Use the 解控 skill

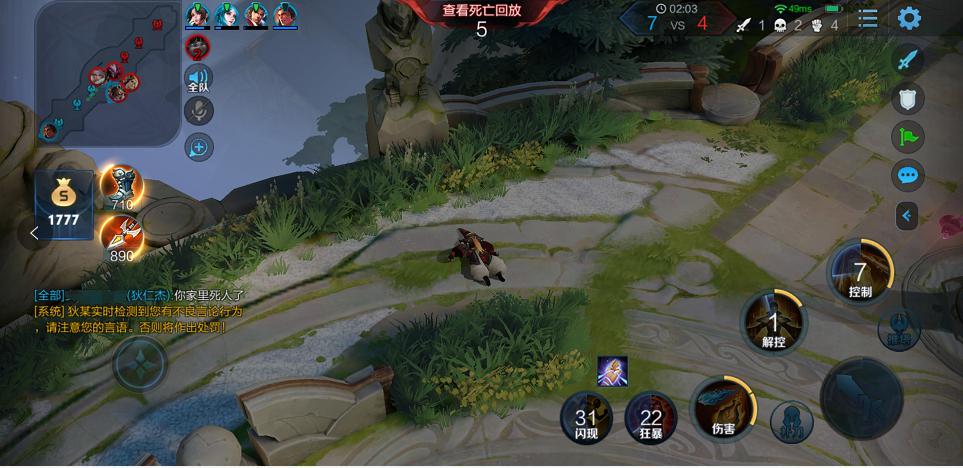(773, 323)
